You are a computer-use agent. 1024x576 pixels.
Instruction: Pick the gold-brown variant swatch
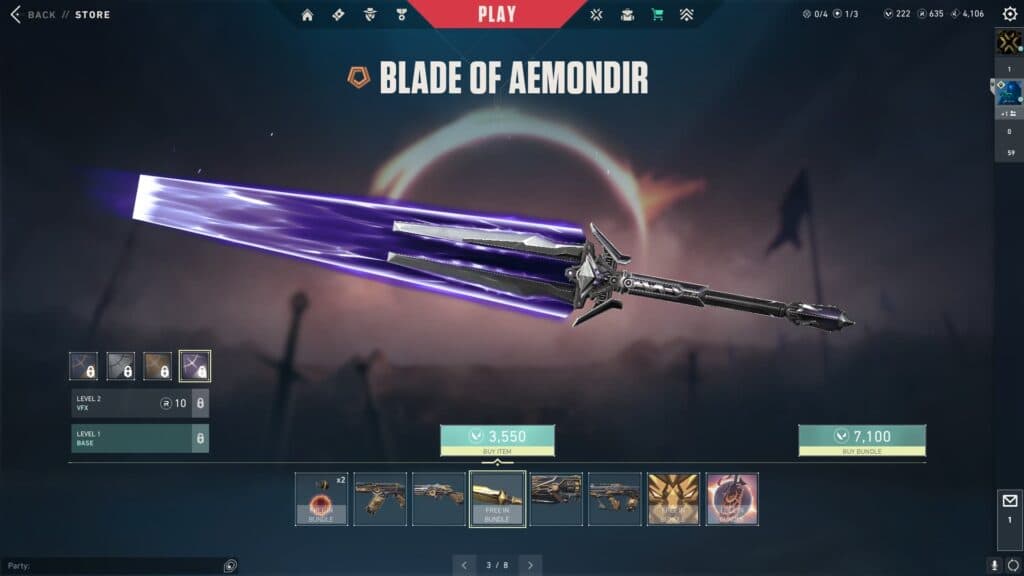point(157,366)
